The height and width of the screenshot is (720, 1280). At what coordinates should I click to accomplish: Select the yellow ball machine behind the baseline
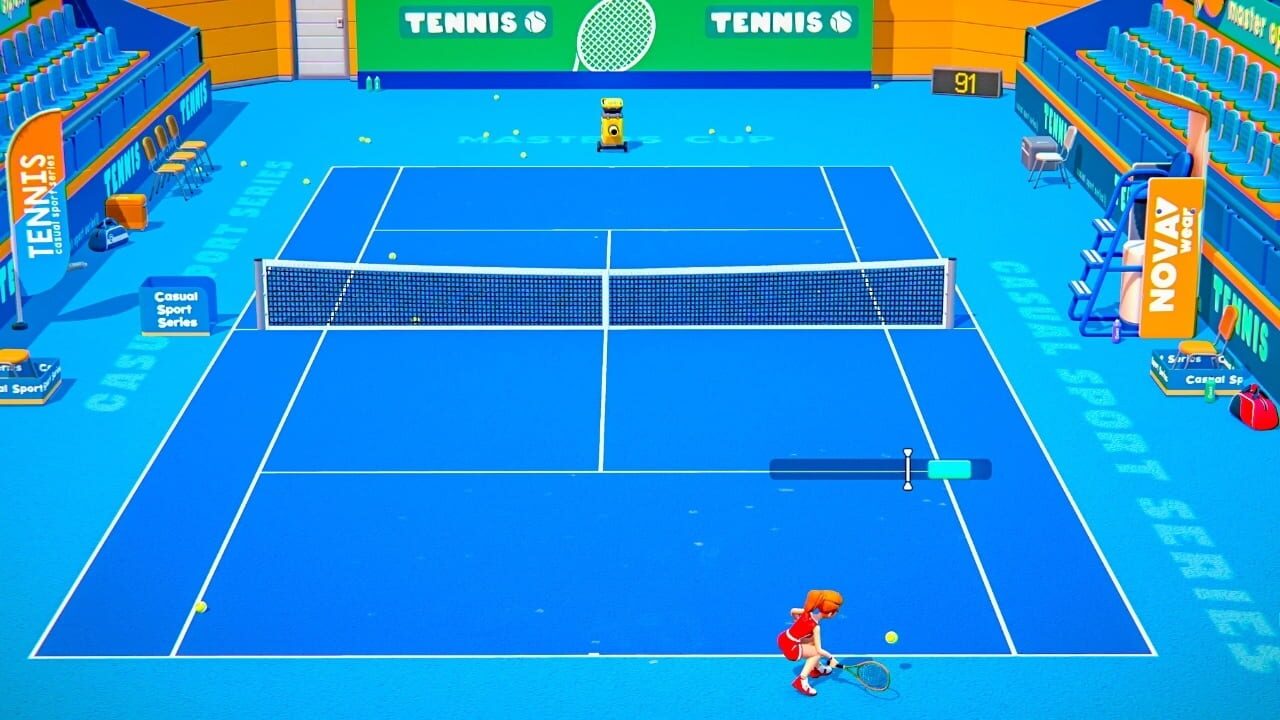(611, 123)
